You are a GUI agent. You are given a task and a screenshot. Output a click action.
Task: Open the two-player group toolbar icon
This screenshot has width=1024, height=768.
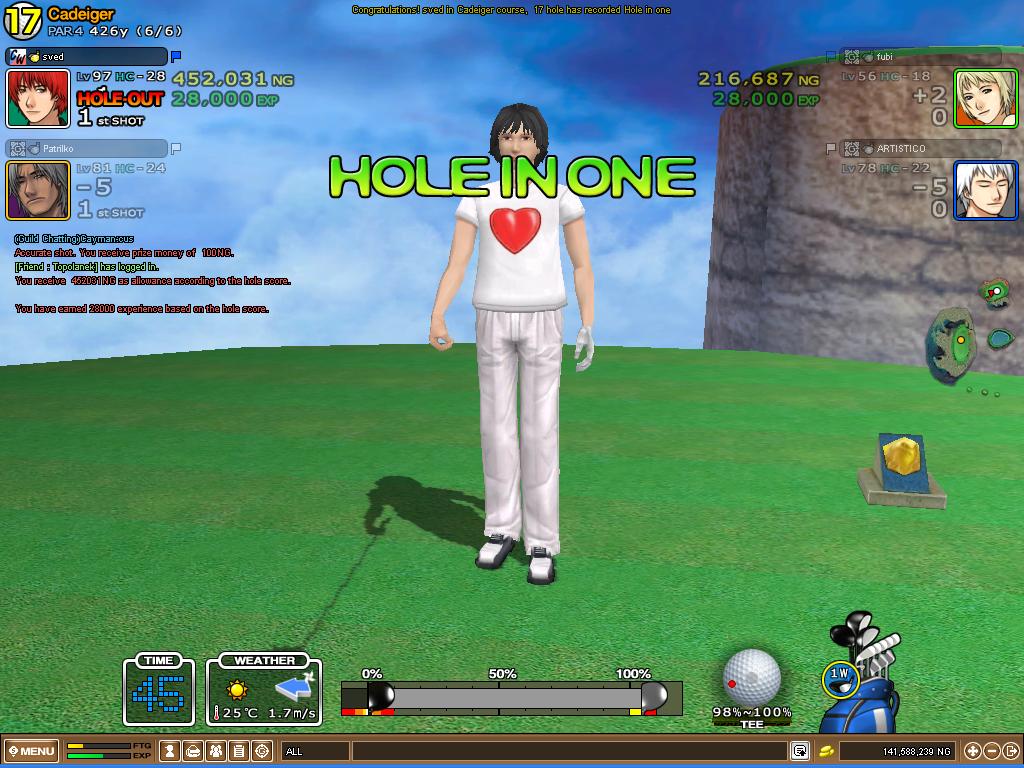[x=216, y=751]
